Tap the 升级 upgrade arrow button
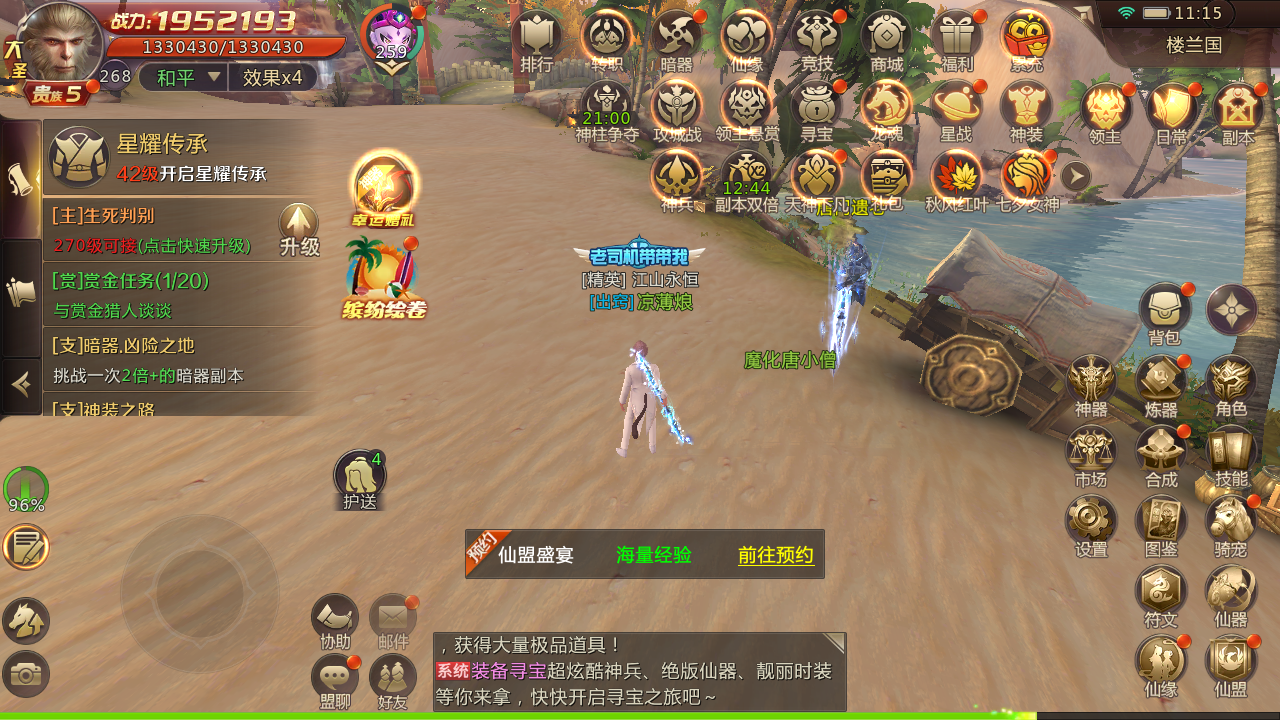The height and width of the screenshot is (720, 1280). (299, 227)
